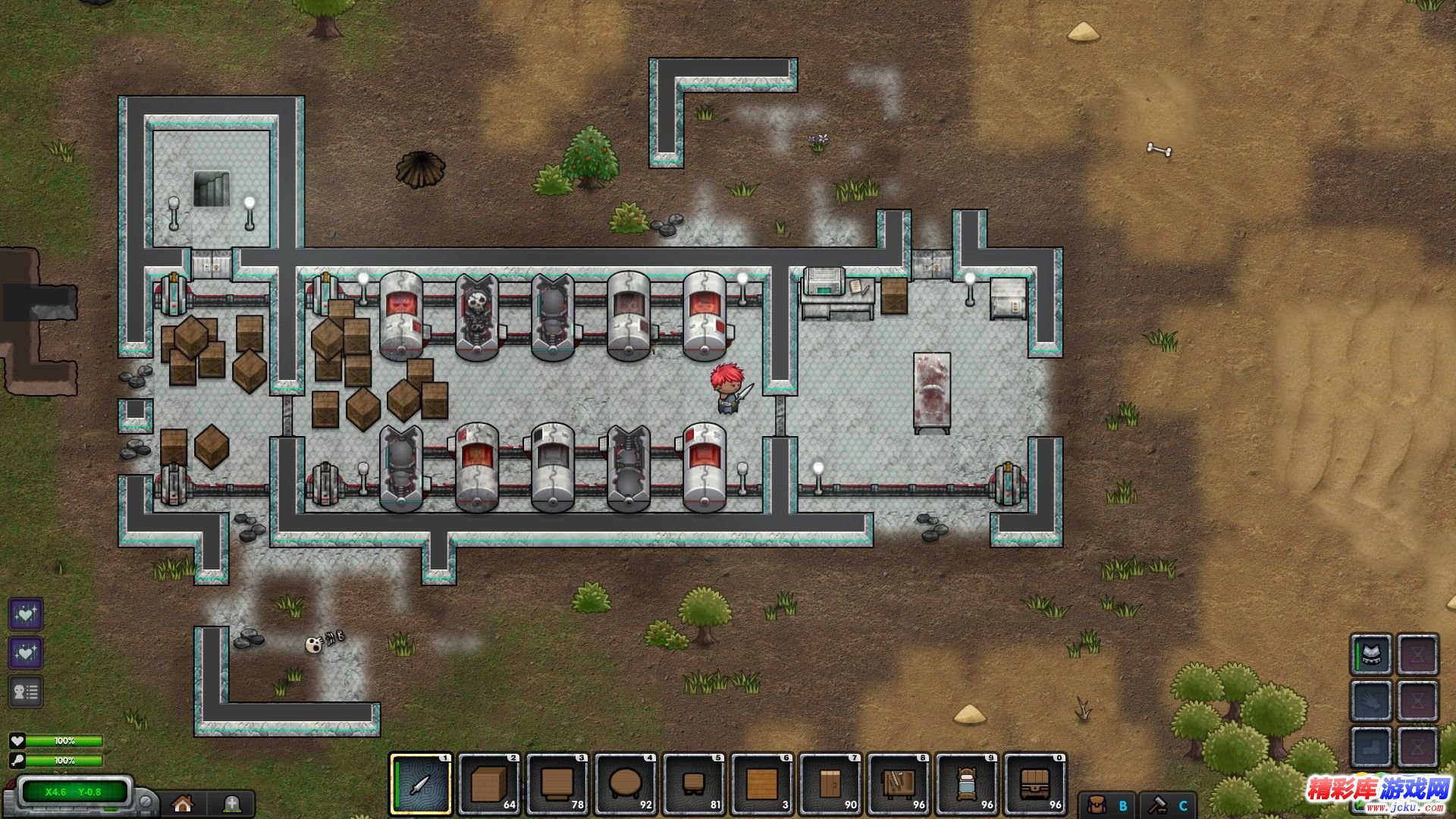1456x819 pixels.
Task: Select the bed in hotbar slot 9
Action: (967, 784)
